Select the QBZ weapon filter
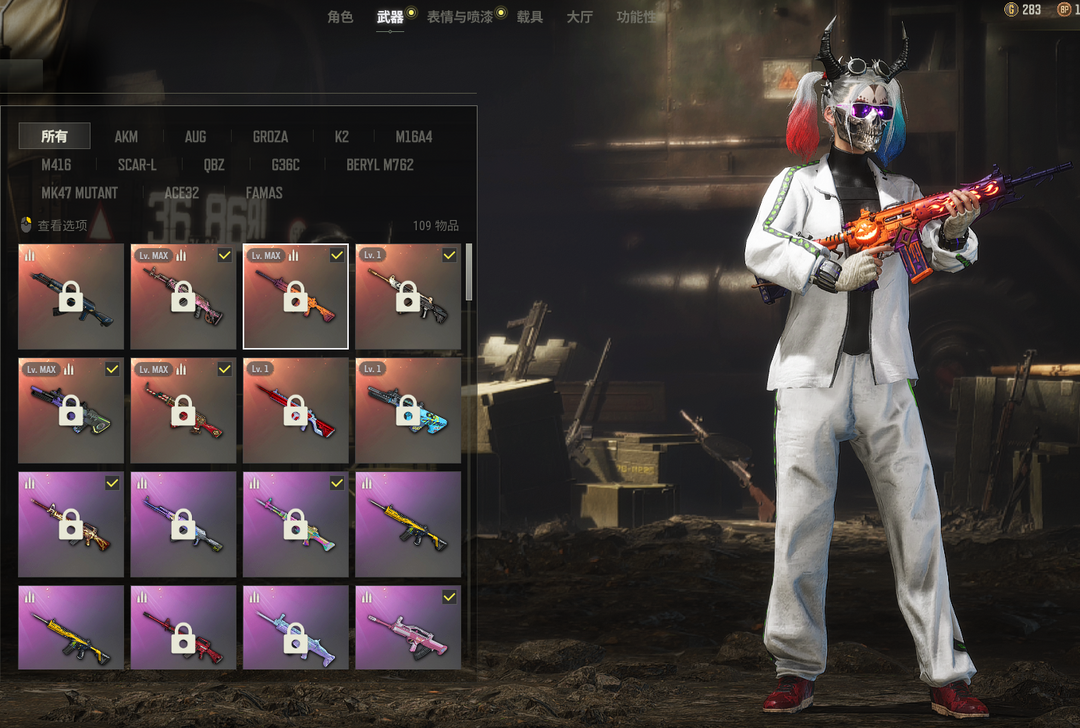This screenshot has width=1080, height=728. coord(214,164)
